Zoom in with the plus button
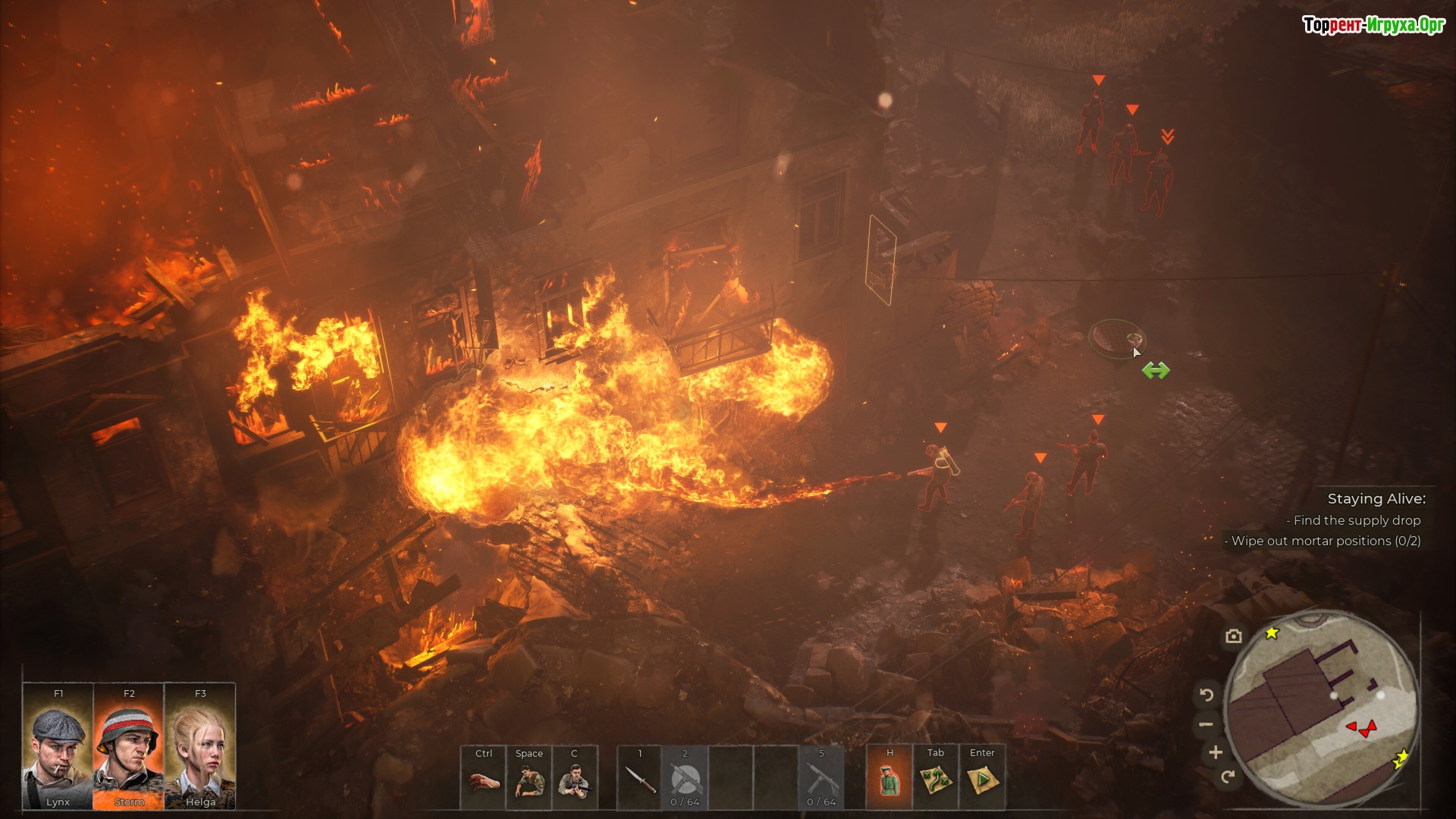The height and width of the screenshot is (819, 1456). [1216, 752]
